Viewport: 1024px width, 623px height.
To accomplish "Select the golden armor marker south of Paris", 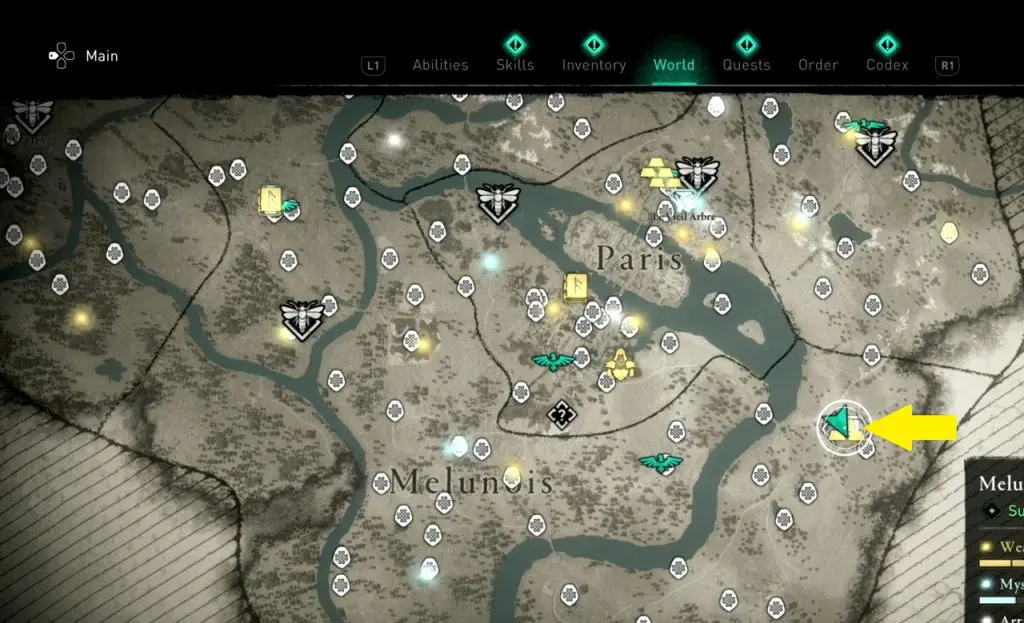I will coord(622,365).
